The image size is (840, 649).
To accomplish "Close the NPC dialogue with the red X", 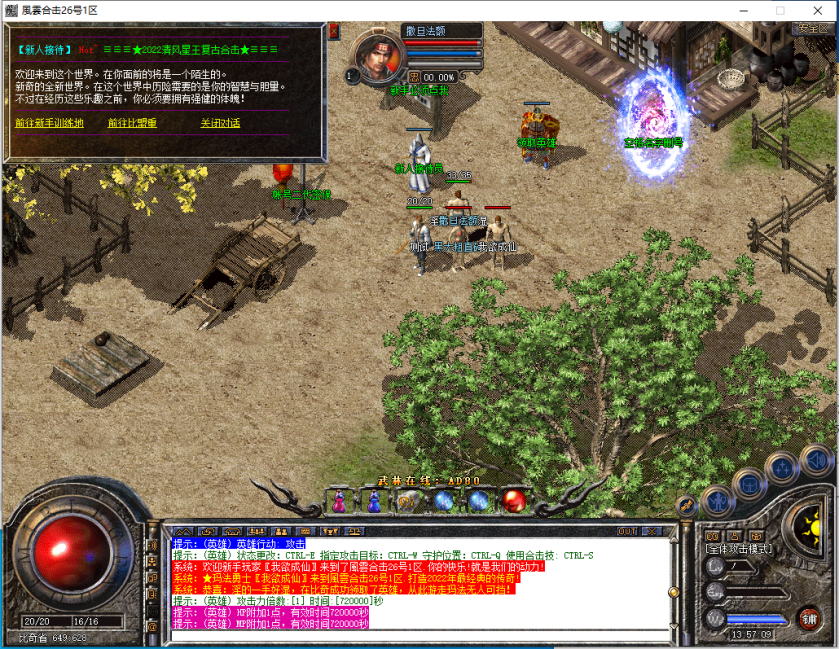I will (x=334, y=31).
